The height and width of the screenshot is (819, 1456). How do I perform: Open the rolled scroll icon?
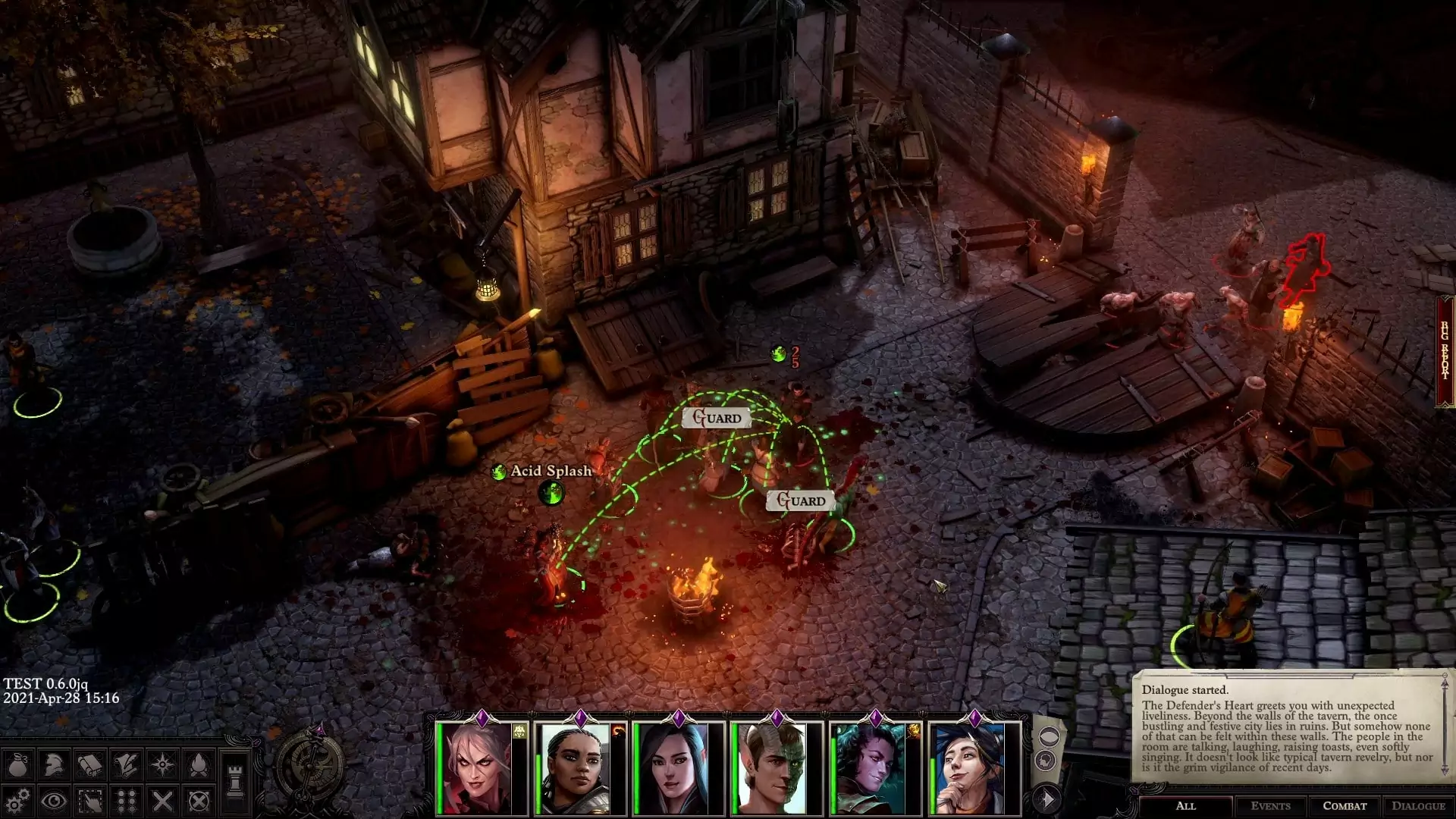pos(90,765)
